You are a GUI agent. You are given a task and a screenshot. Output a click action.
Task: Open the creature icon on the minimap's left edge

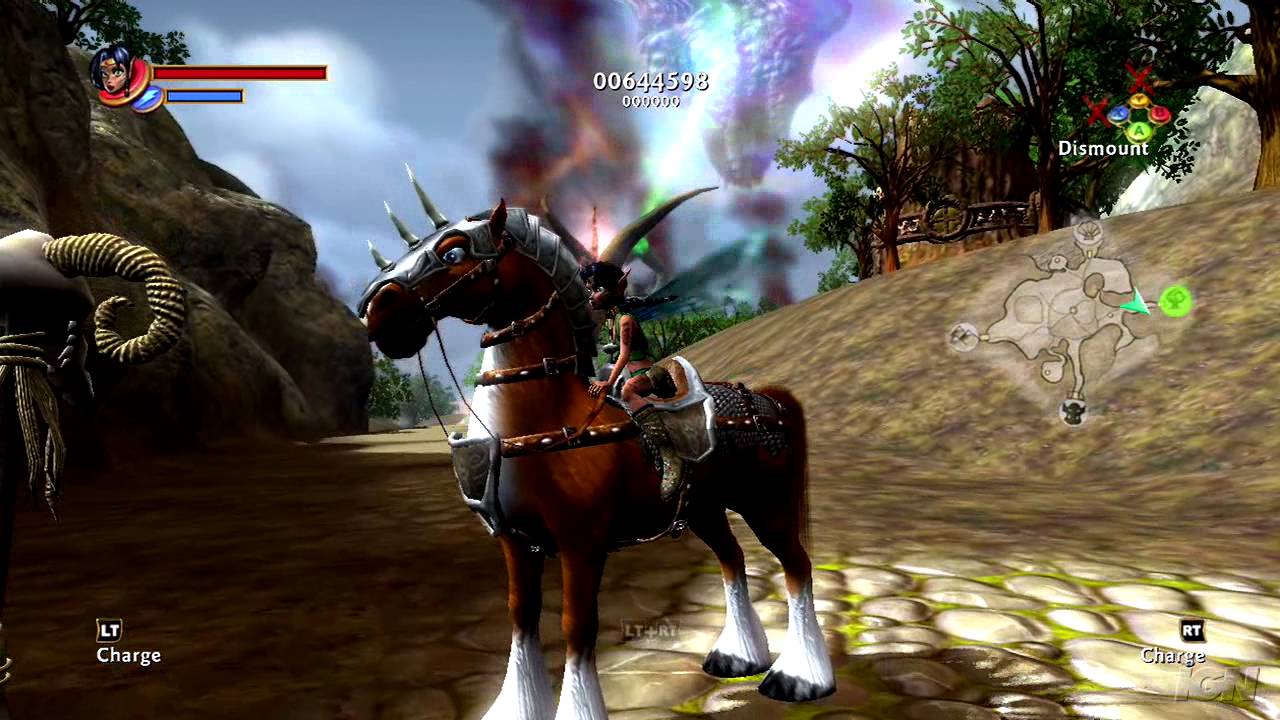tap(963, 336)
